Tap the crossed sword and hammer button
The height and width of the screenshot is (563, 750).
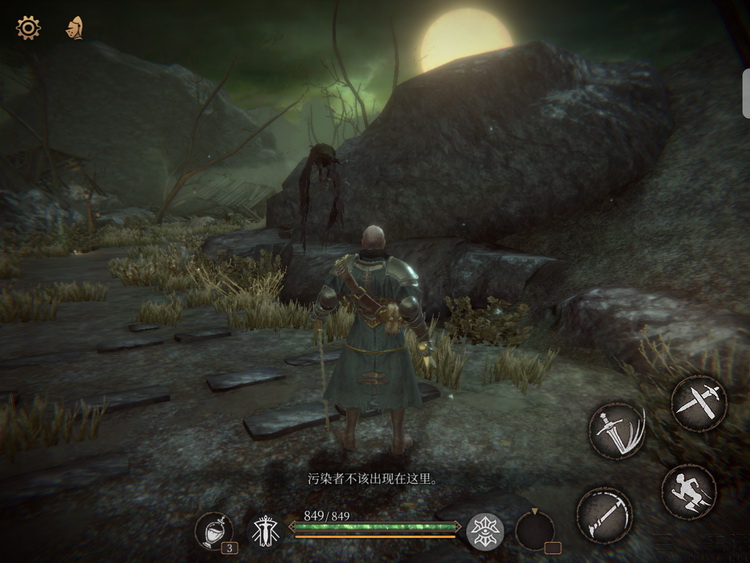(x=698, y=403)
